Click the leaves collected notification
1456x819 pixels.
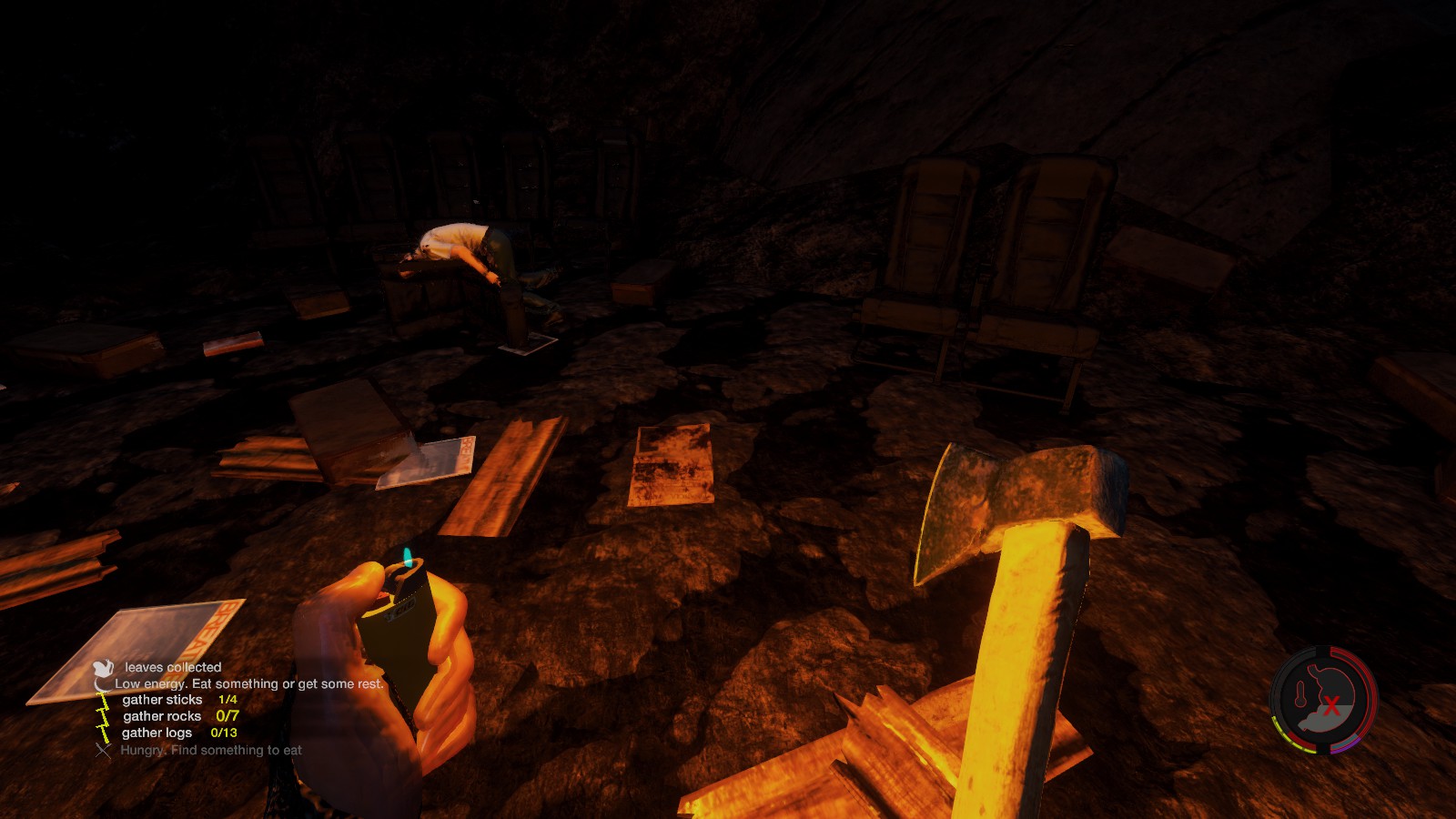[x=173, y=667]
